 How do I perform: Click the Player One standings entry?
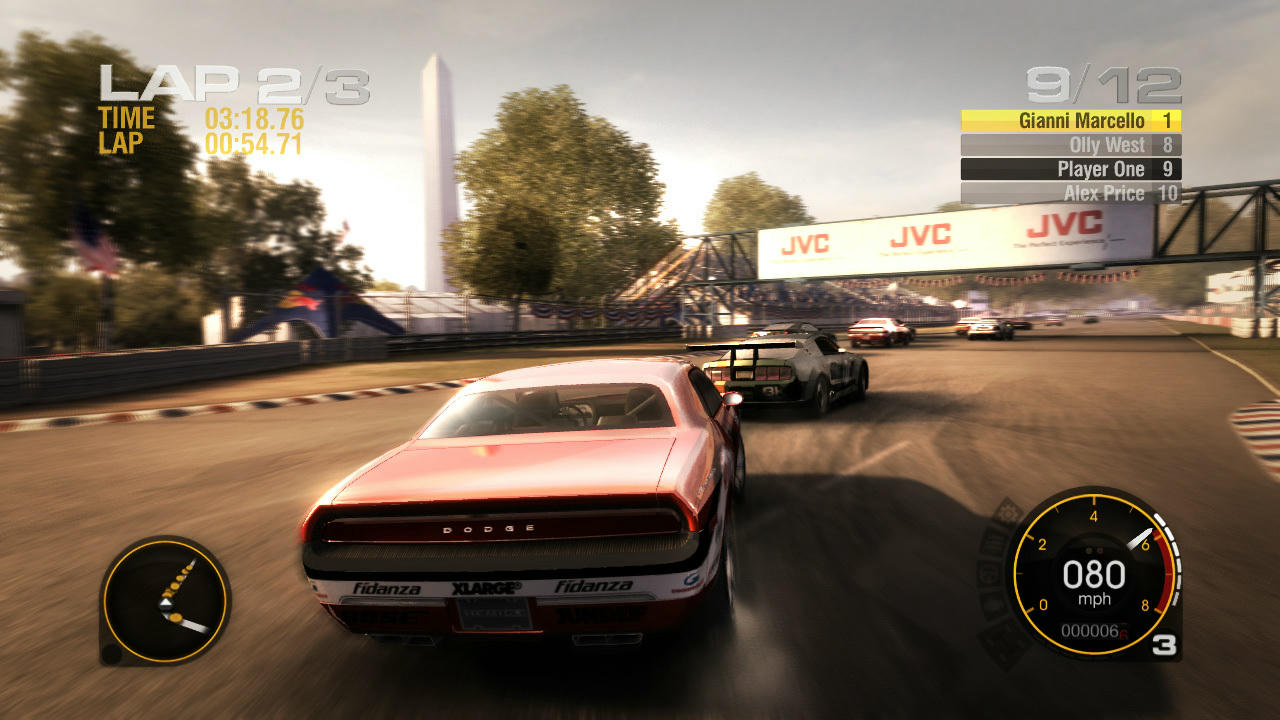[x=1070, y=169]
